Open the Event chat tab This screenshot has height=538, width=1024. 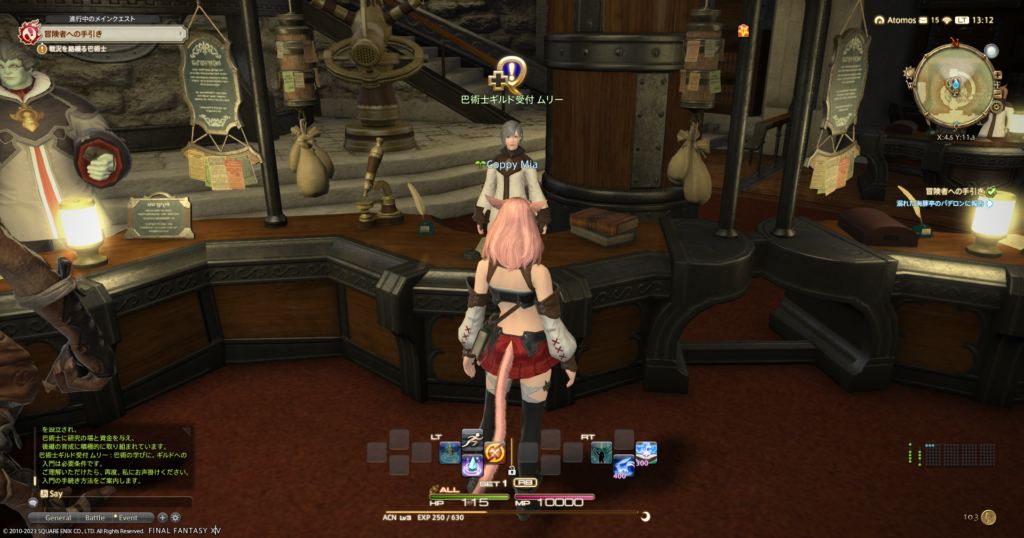(x=129, y=518)
